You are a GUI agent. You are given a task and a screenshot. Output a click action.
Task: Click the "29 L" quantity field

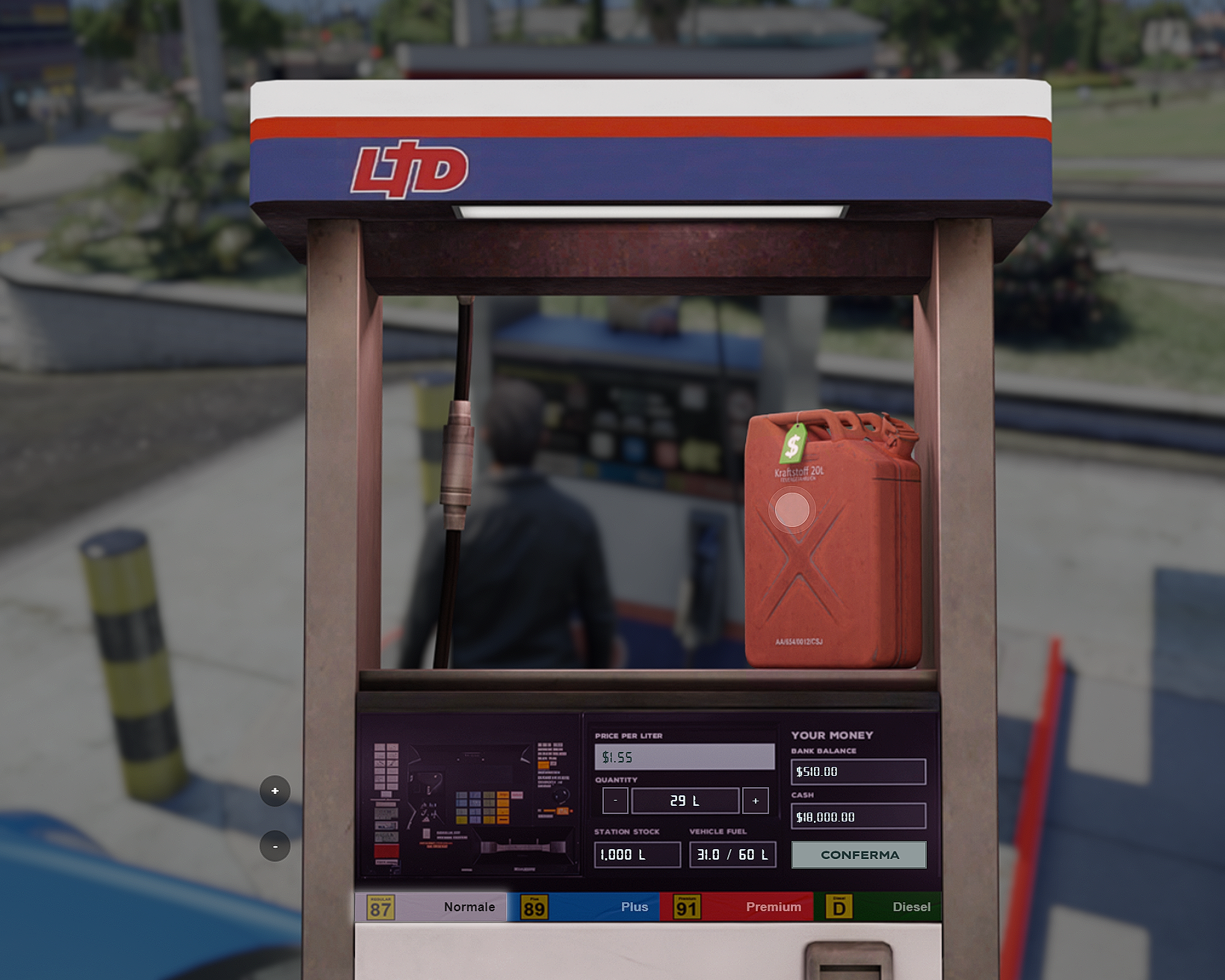click(x=685, y=800)
